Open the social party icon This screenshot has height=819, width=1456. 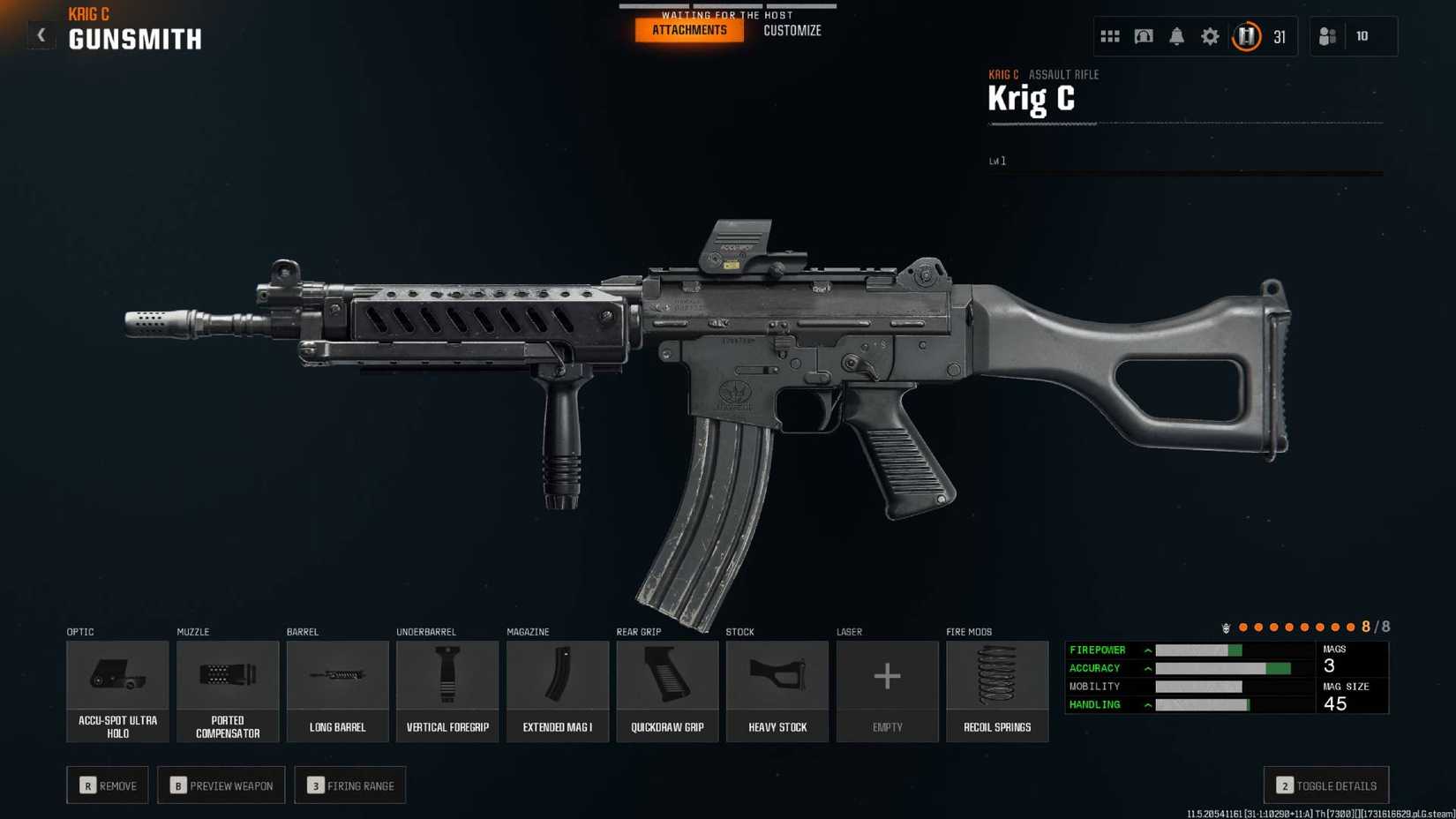click(1327, 36)
